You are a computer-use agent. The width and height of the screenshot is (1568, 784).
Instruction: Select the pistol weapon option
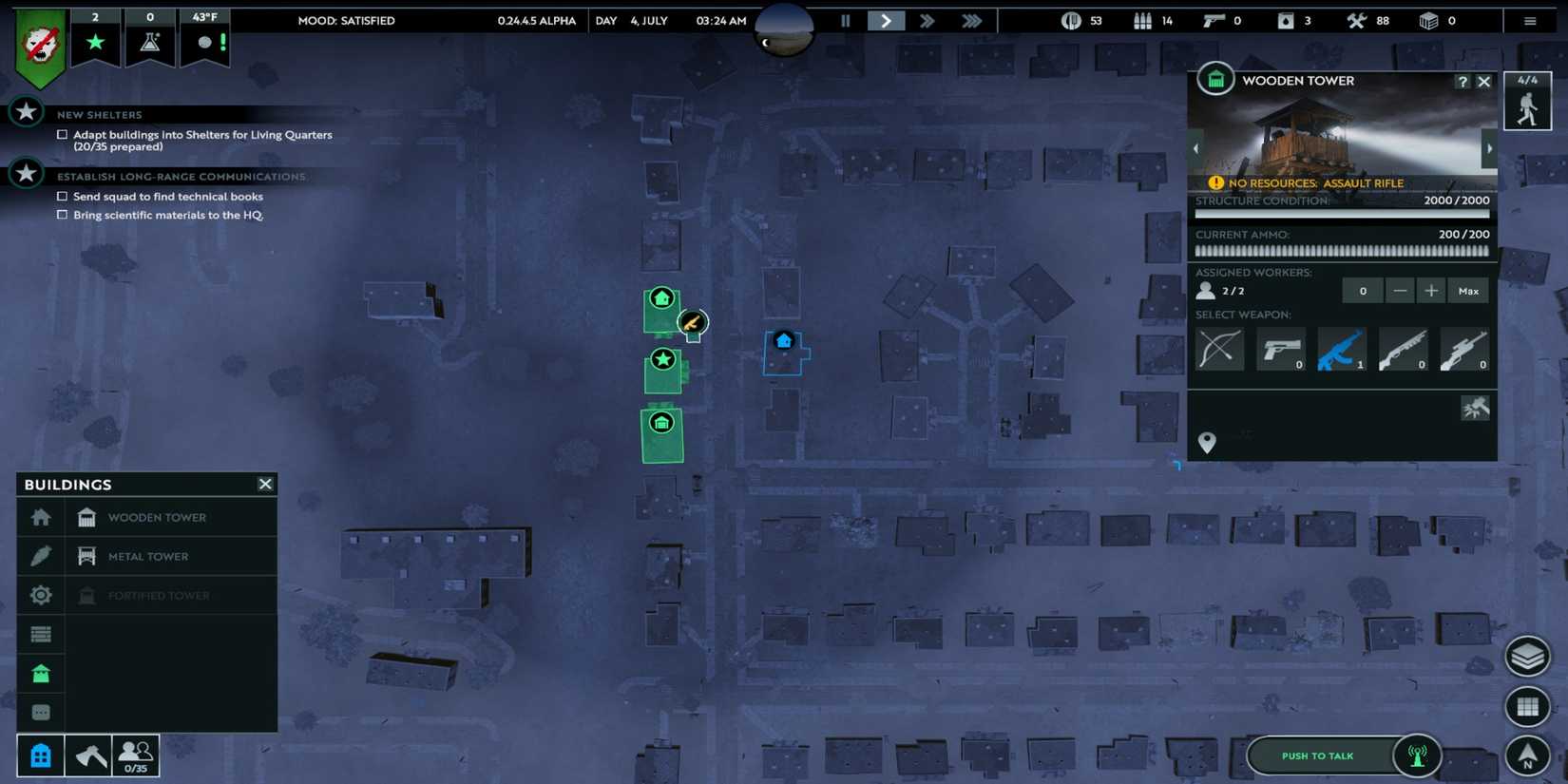(1280, 350)
